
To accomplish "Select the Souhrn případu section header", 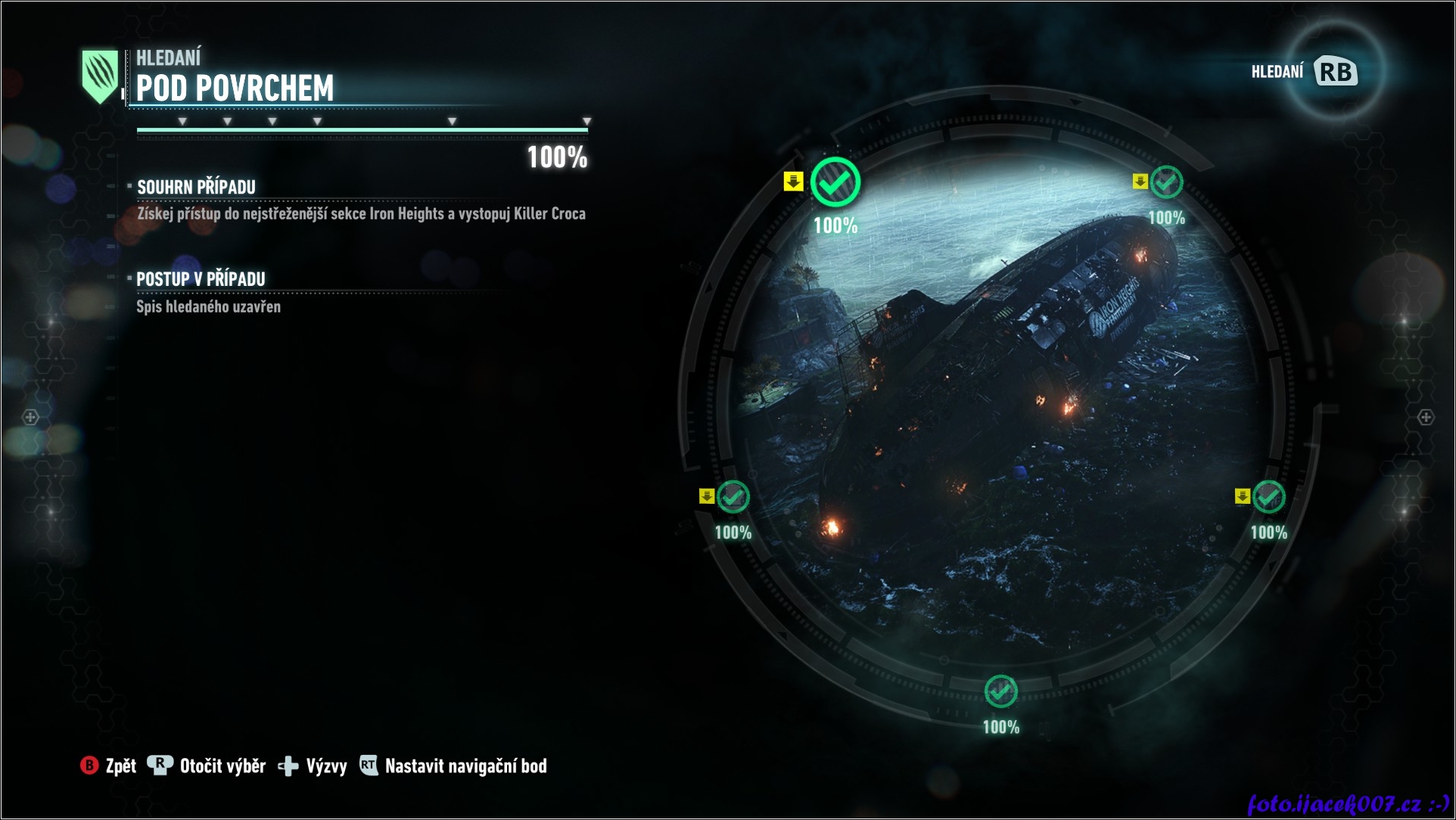I will 196,187.
